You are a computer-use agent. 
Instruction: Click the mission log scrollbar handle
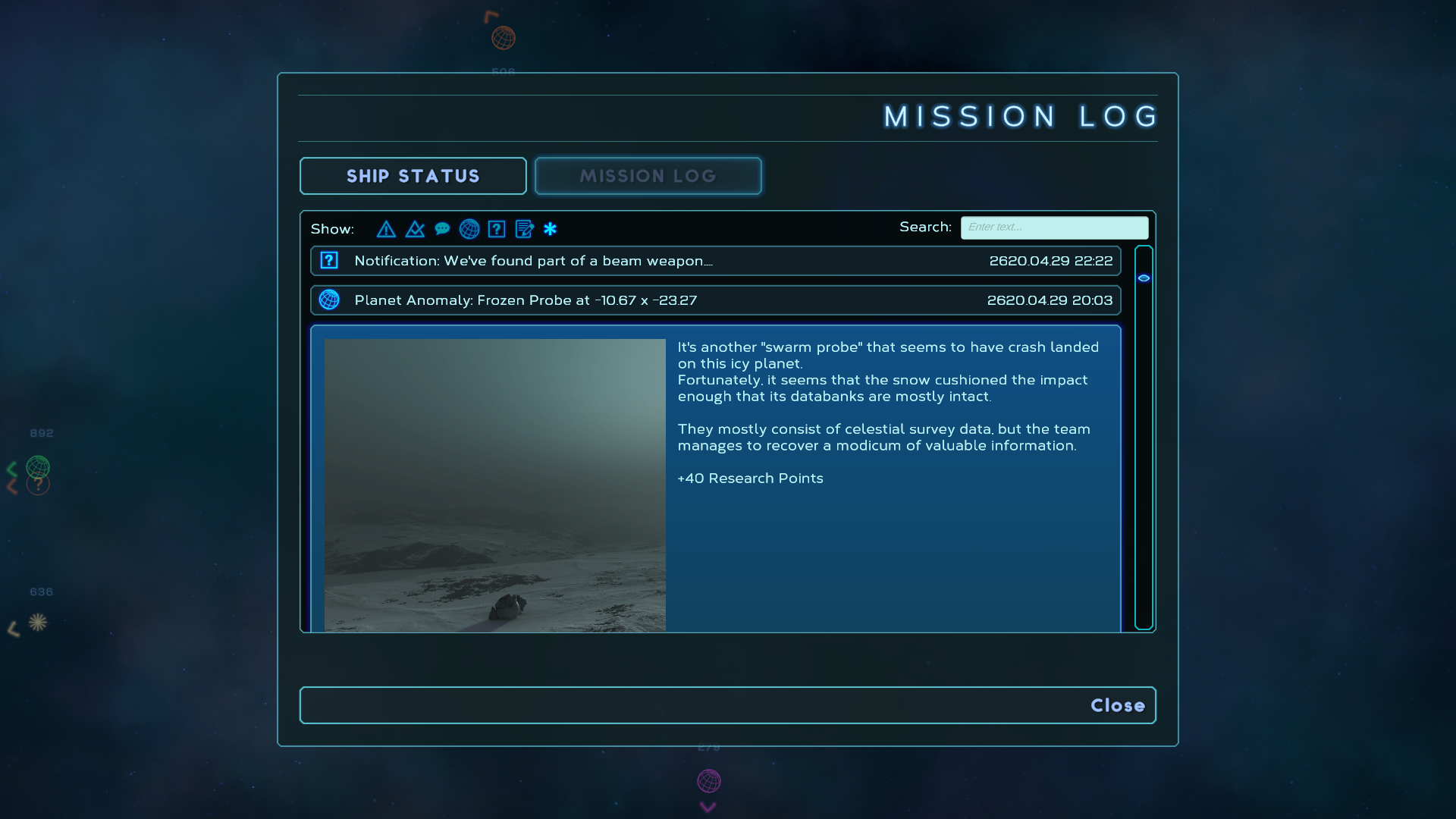tap(1144, 278)
